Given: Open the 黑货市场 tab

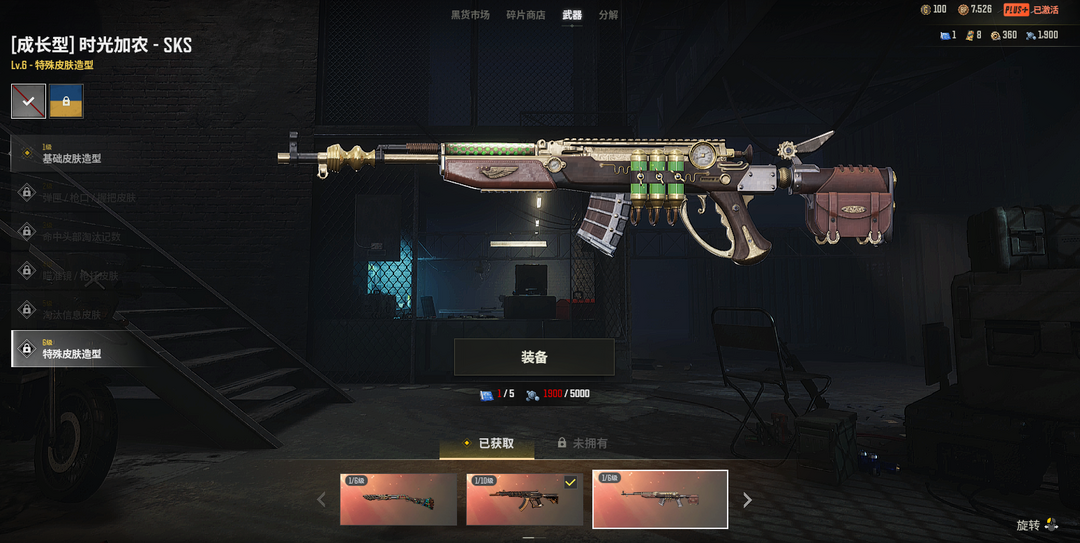Looking at the screenshot, I should [470, 15].
